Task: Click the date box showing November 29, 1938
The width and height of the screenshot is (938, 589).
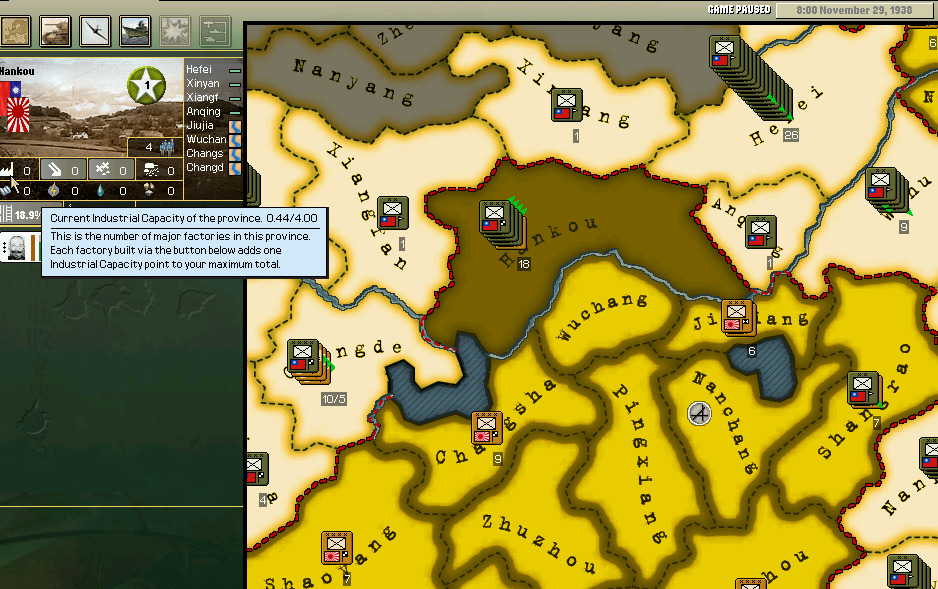Action: point(853,10)
